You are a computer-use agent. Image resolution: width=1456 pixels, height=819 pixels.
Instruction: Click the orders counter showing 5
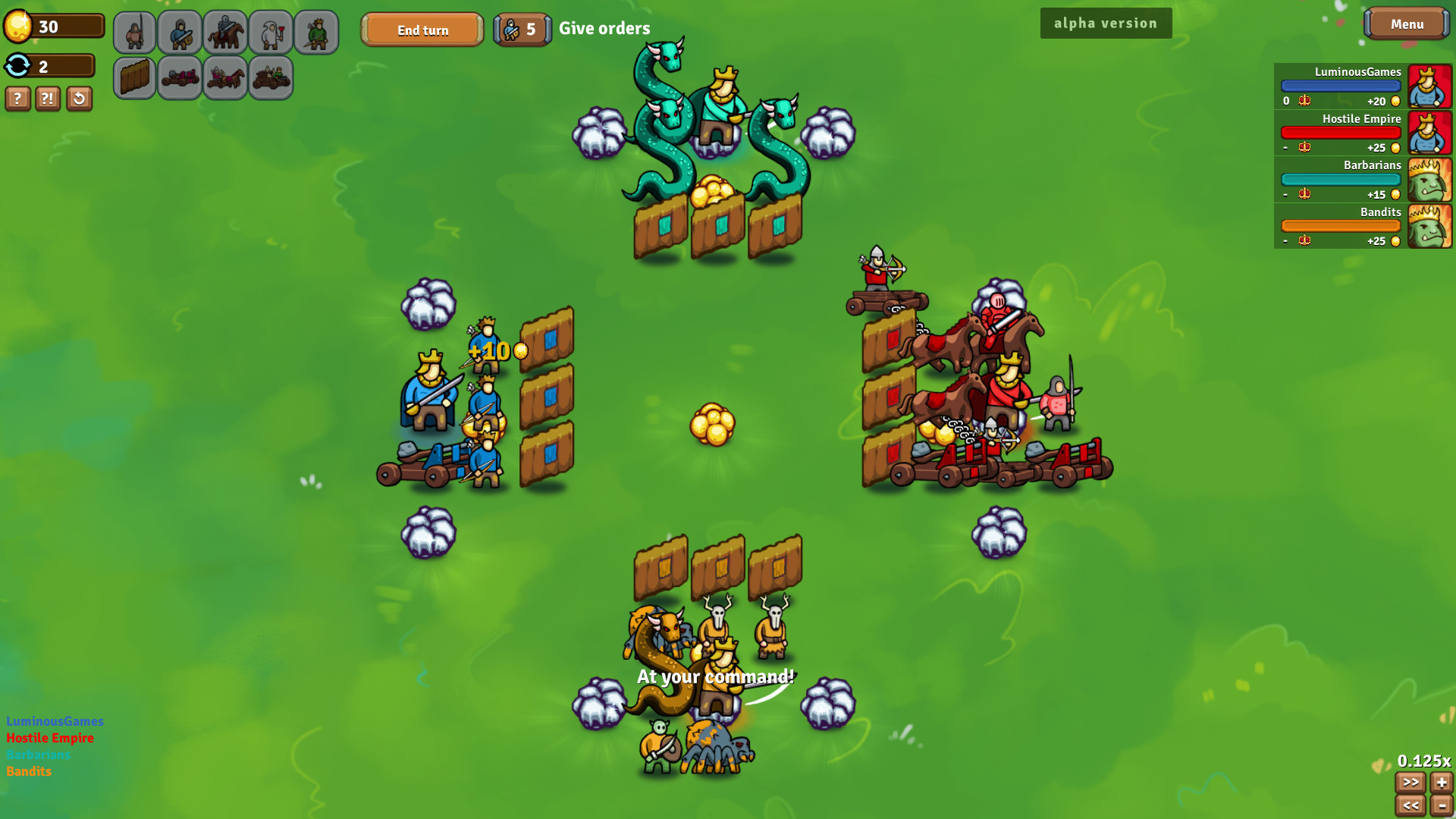522,29
